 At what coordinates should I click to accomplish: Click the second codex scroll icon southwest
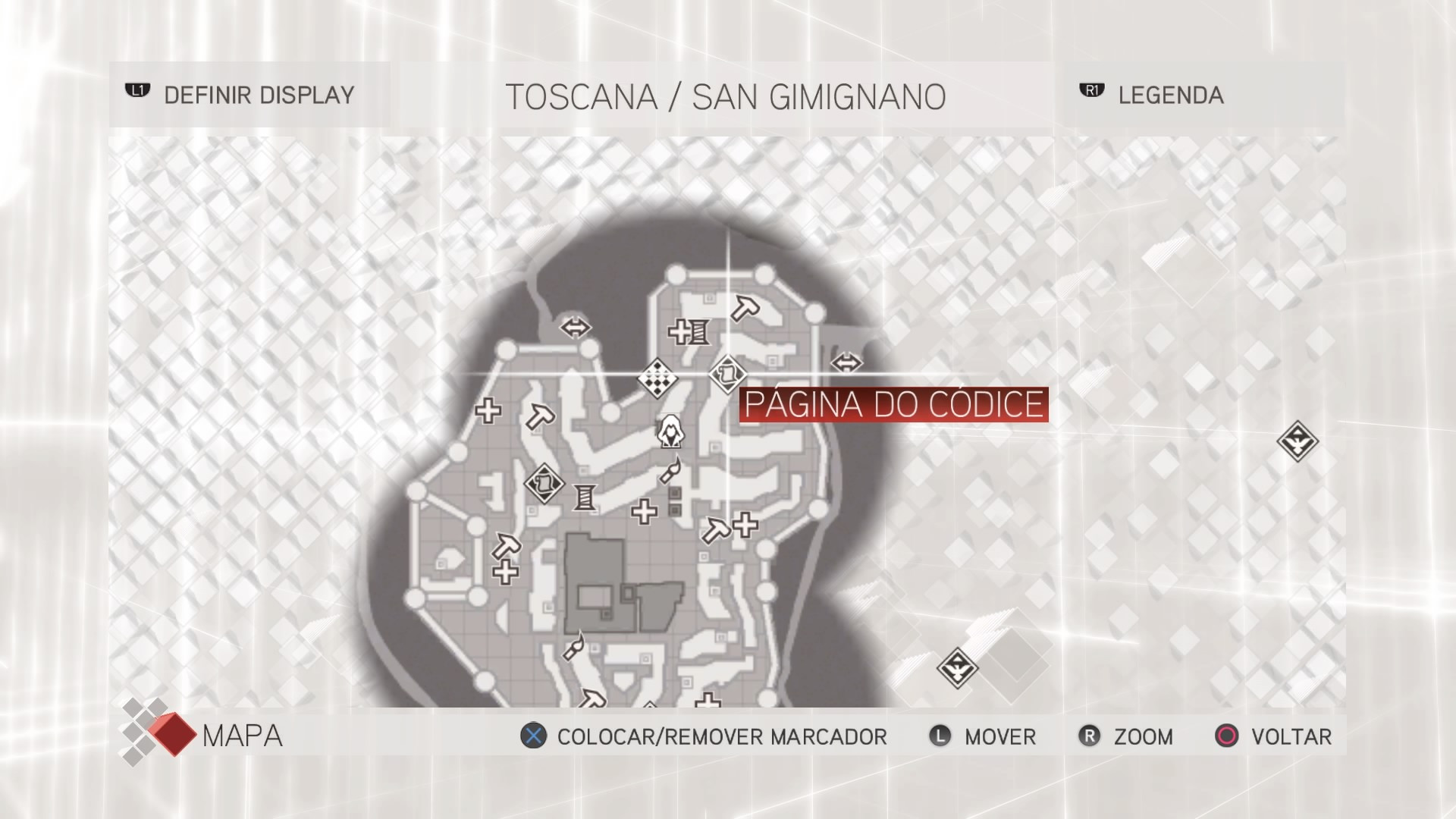click(x=544, y=483)
